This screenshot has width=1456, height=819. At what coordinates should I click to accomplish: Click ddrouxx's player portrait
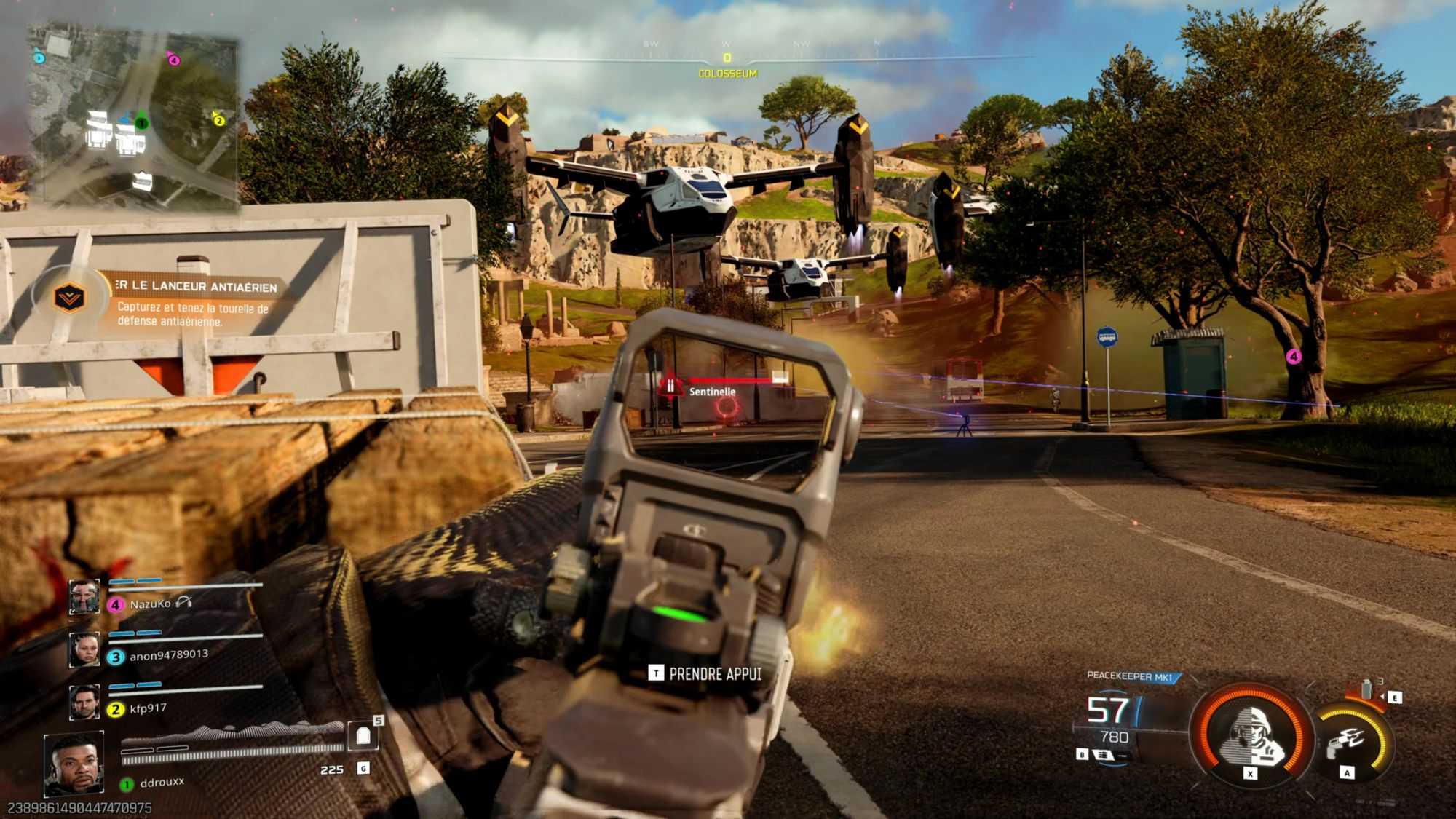pos(73,763)
